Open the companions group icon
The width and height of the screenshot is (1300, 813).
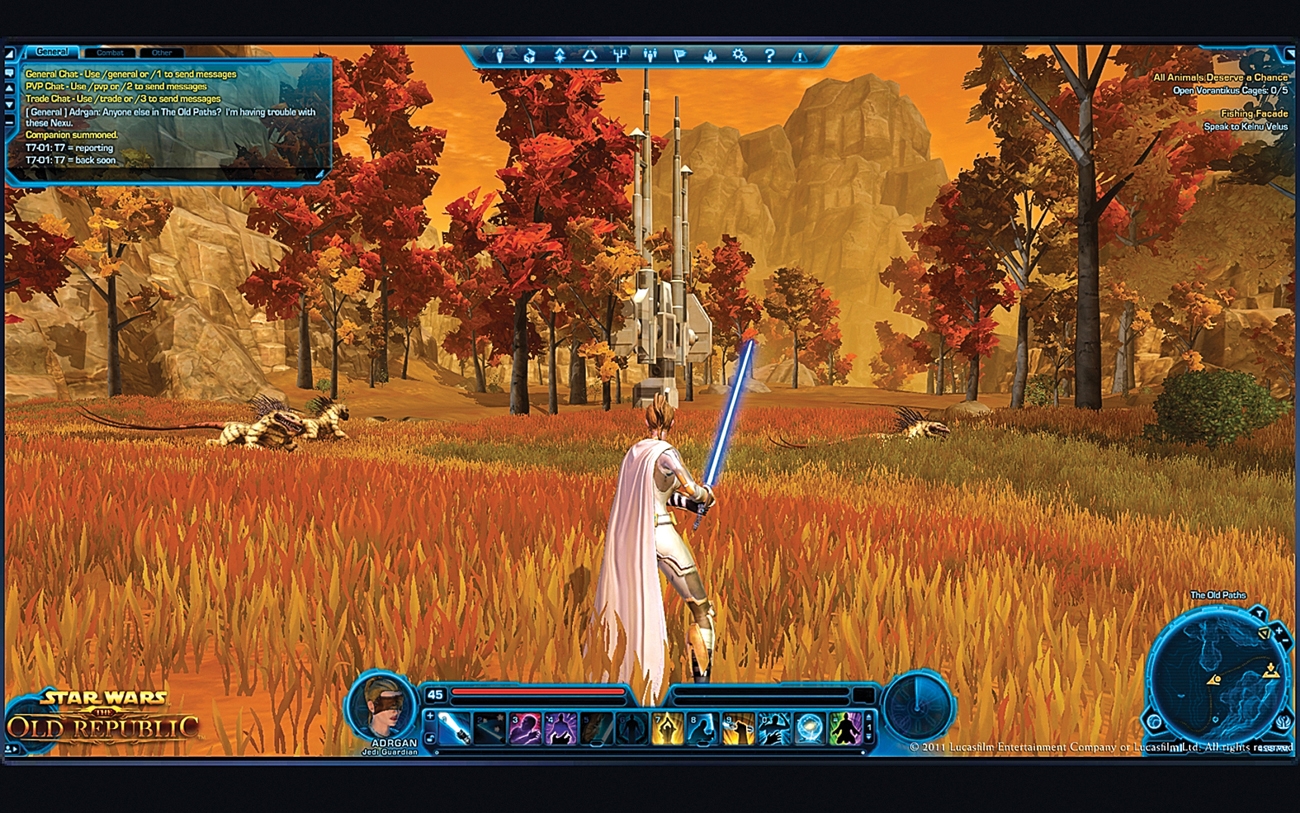pos(650,56)
